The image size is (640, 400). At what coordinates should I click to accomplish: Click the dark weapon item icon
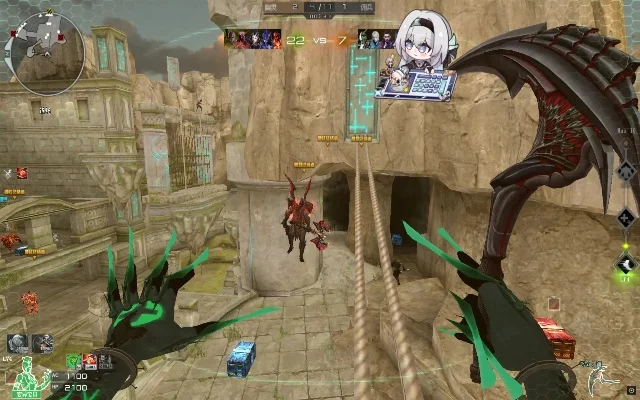coord(42,343)
